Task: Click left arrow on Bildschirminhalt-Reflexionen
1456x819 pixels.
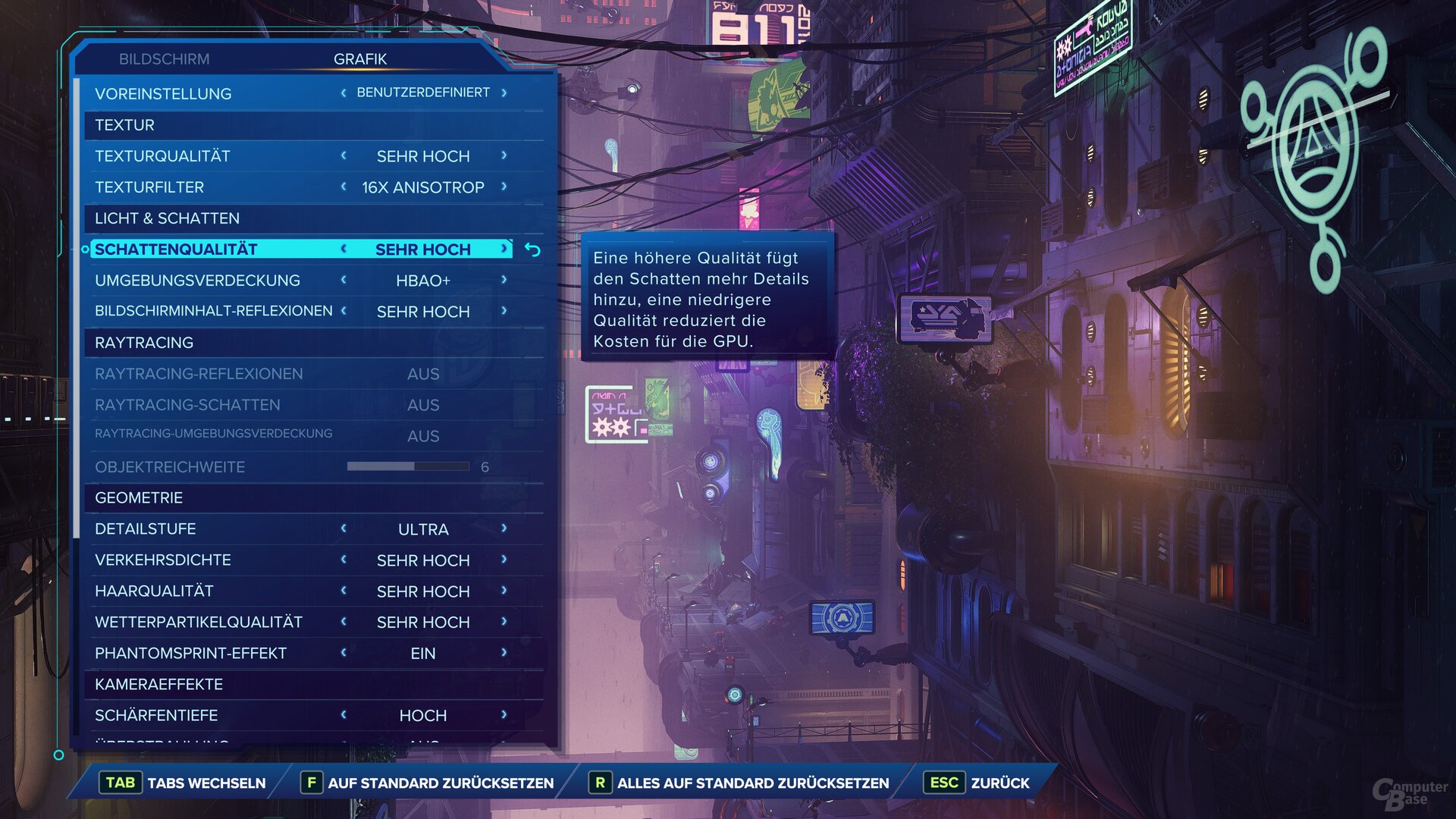Action: (x=344, y=311)
